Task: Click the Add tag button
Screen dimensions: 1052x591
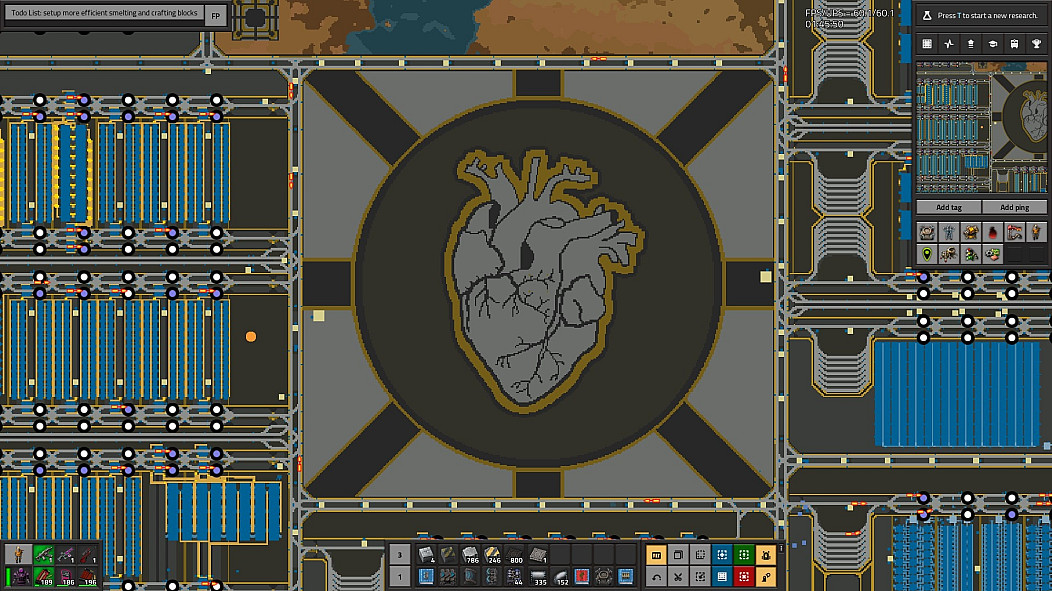Action: [948, 207]
